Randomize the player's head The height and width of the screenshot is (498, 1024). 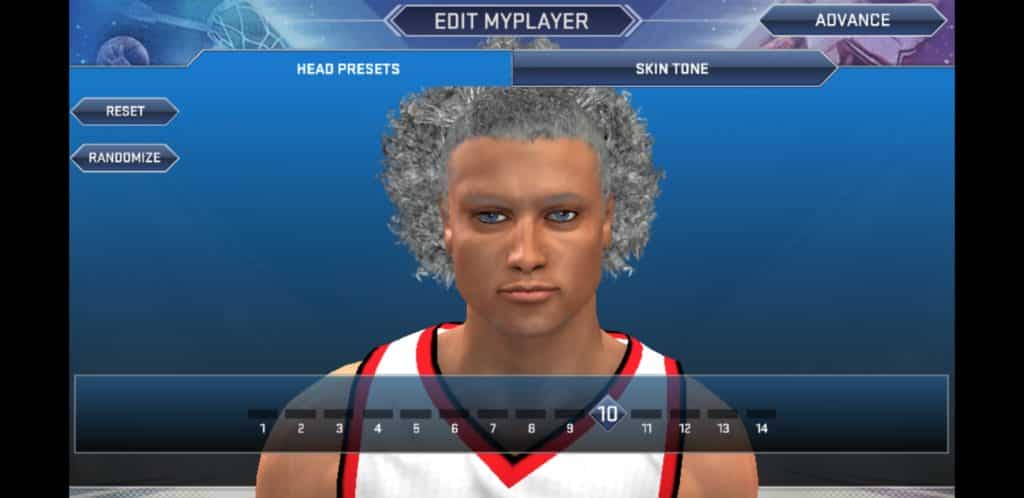(124, 158)
